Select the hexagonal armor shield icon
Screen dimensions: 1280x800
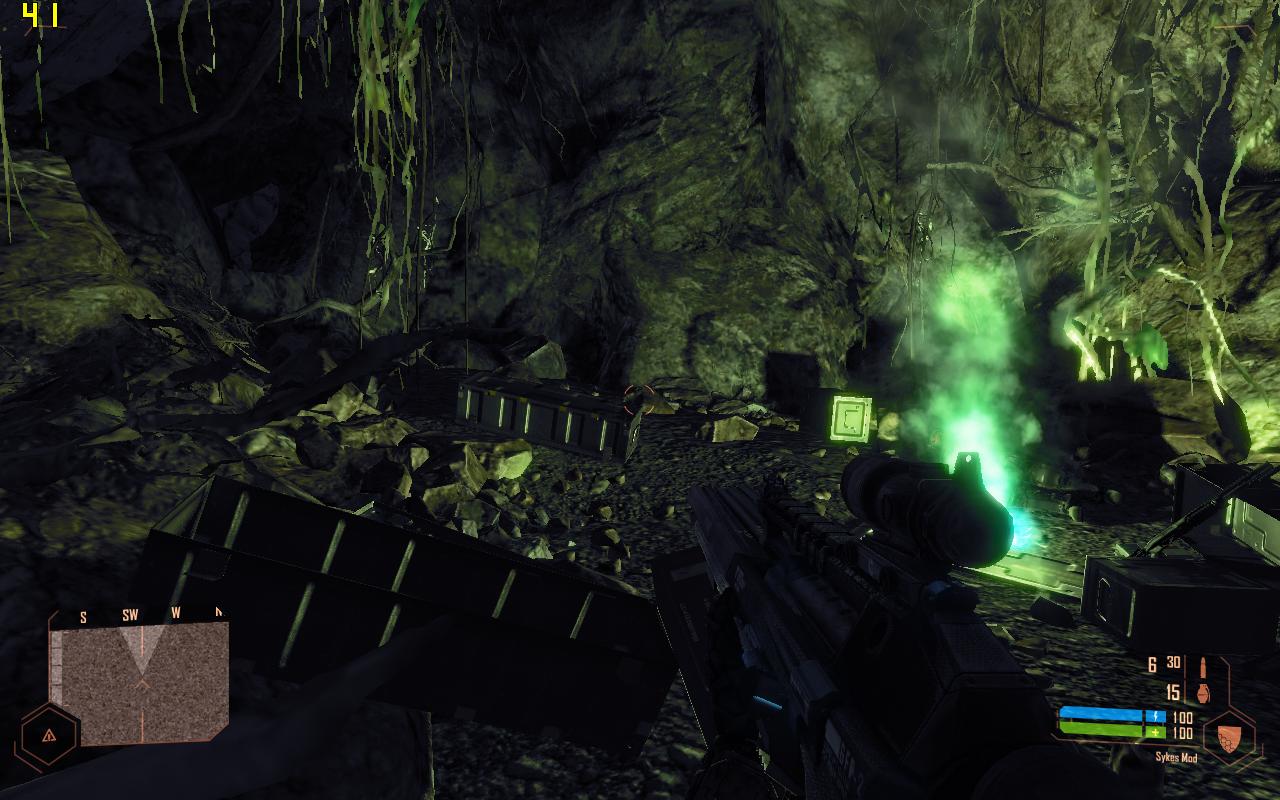[1230, 740]
